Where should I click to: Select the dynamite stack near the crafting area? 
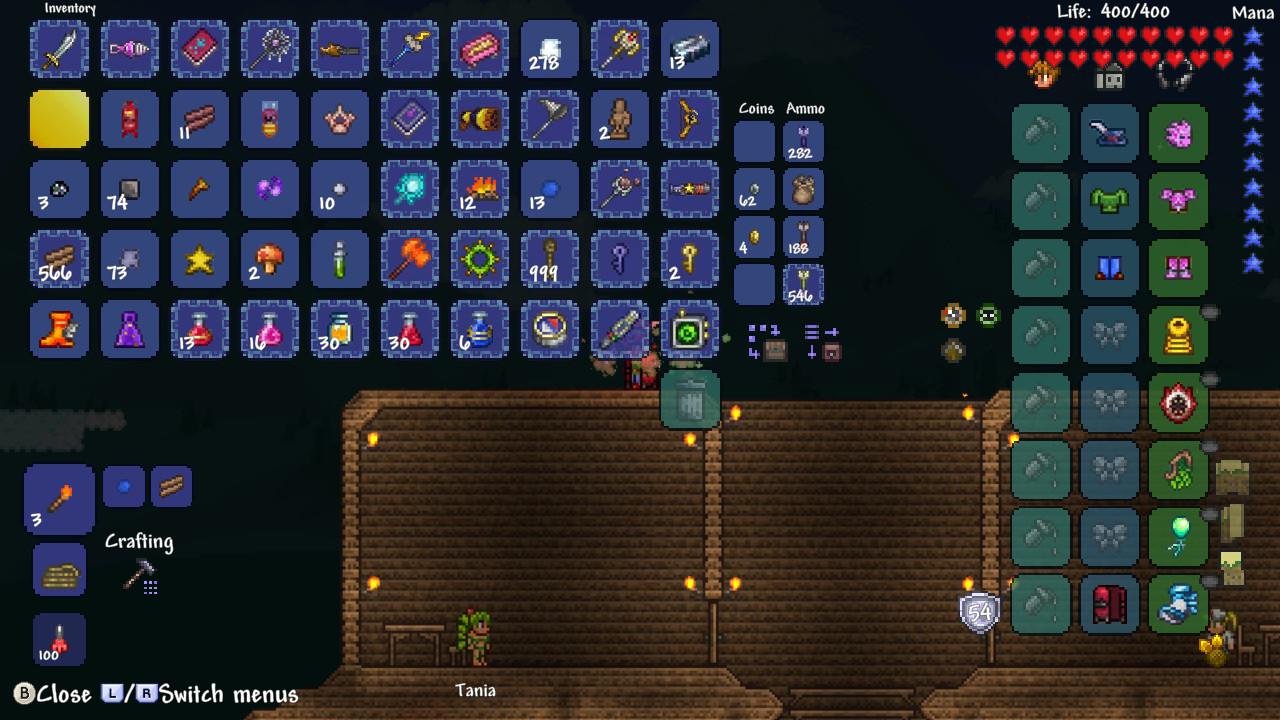pos(59,641)
